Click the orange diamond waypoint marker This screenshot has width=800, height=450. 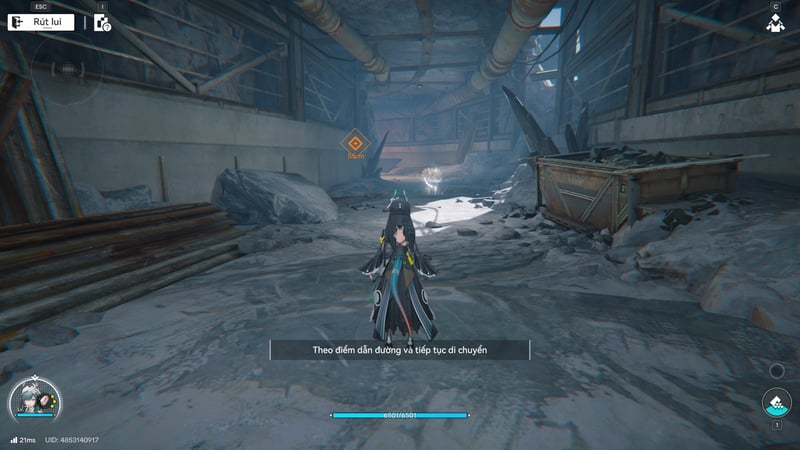353,142
